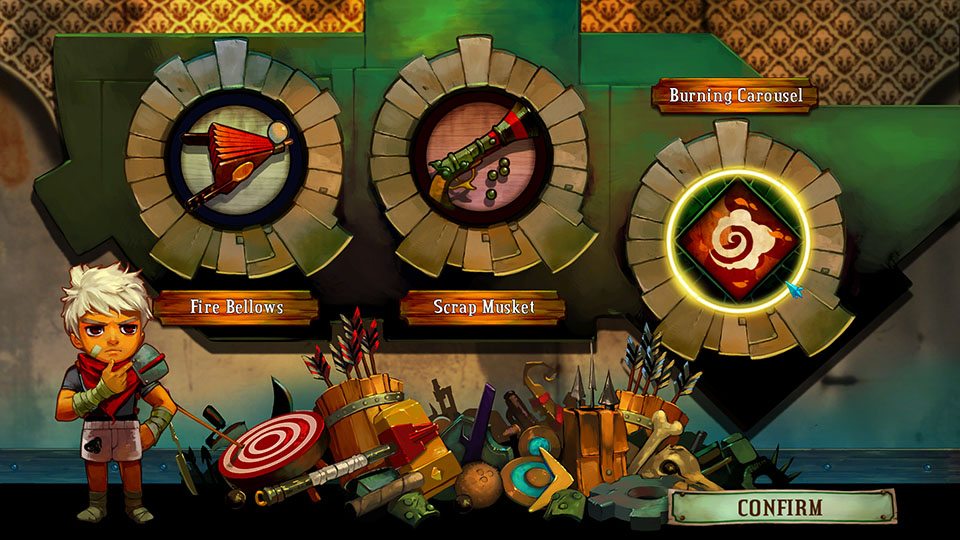Screen dimensions: 960x540
Task: Pick the Burning Carousel secret skill
Action: click(738, 238)
